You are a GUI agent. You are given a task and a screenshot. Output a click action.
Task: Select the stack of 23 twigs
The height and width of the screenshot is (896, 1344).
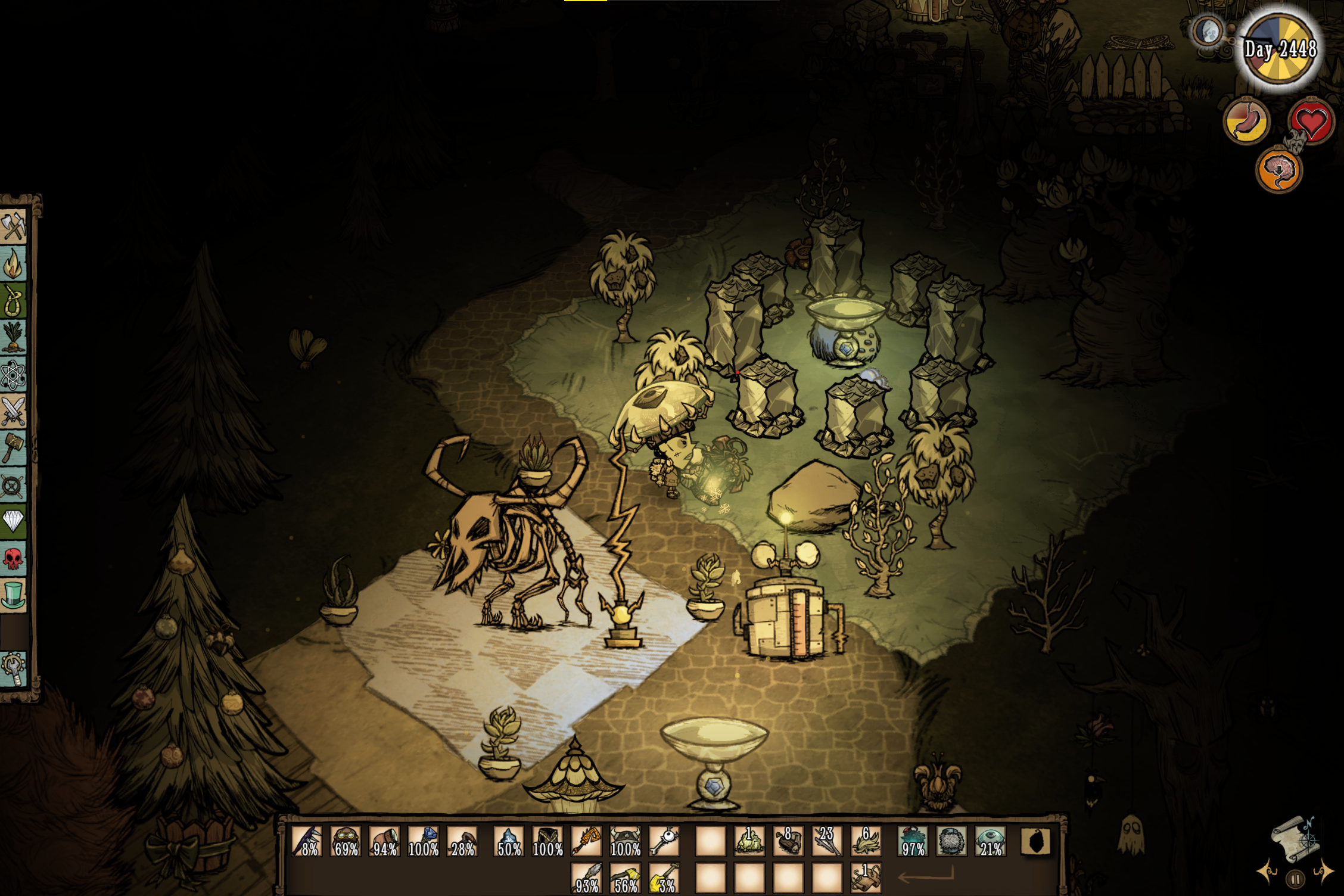827,841
